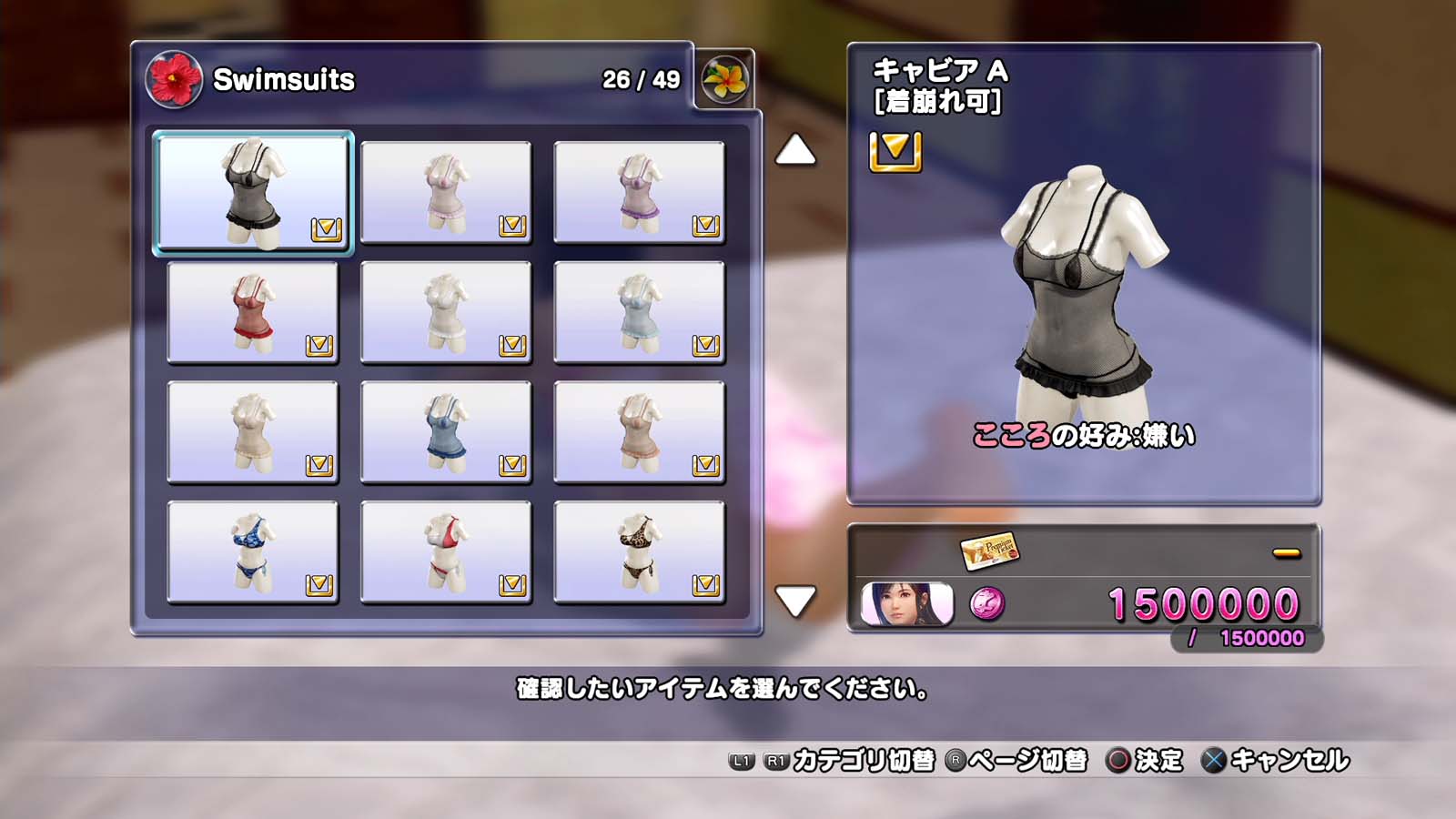The width and height of the screenshot is (1456, 819).
Task: Switch to the yellow flower category tab
Action: pyautogui.click(x=724, y=79)
